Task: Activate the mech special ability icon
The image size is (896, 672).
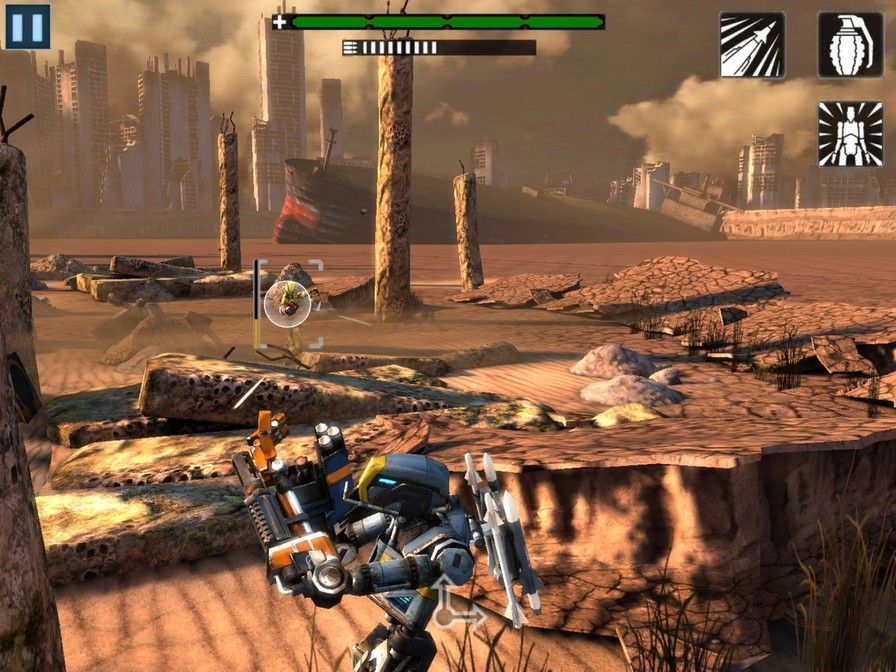Action: [x=850, y=134]
